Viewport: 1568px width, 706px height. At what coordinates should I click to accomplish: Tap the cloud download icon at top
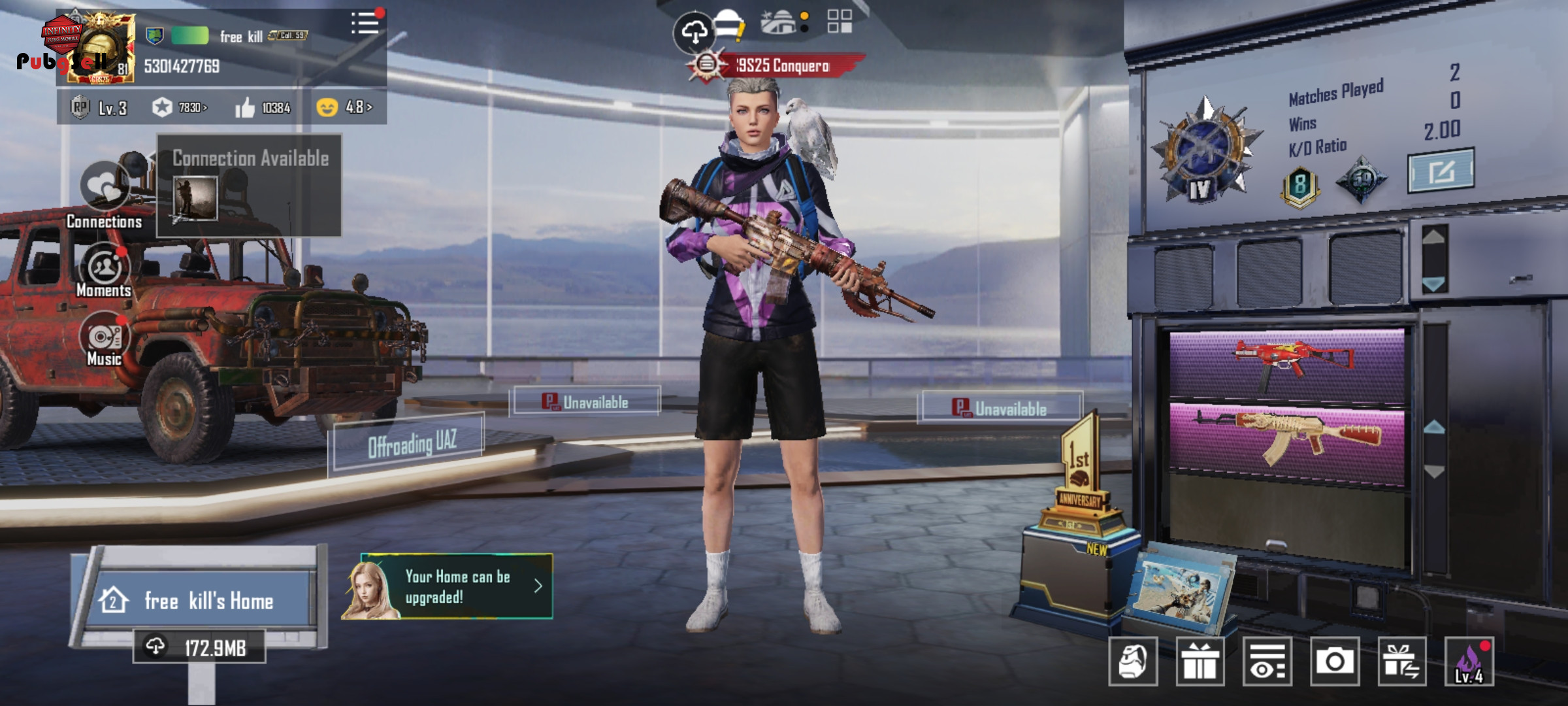694,31
